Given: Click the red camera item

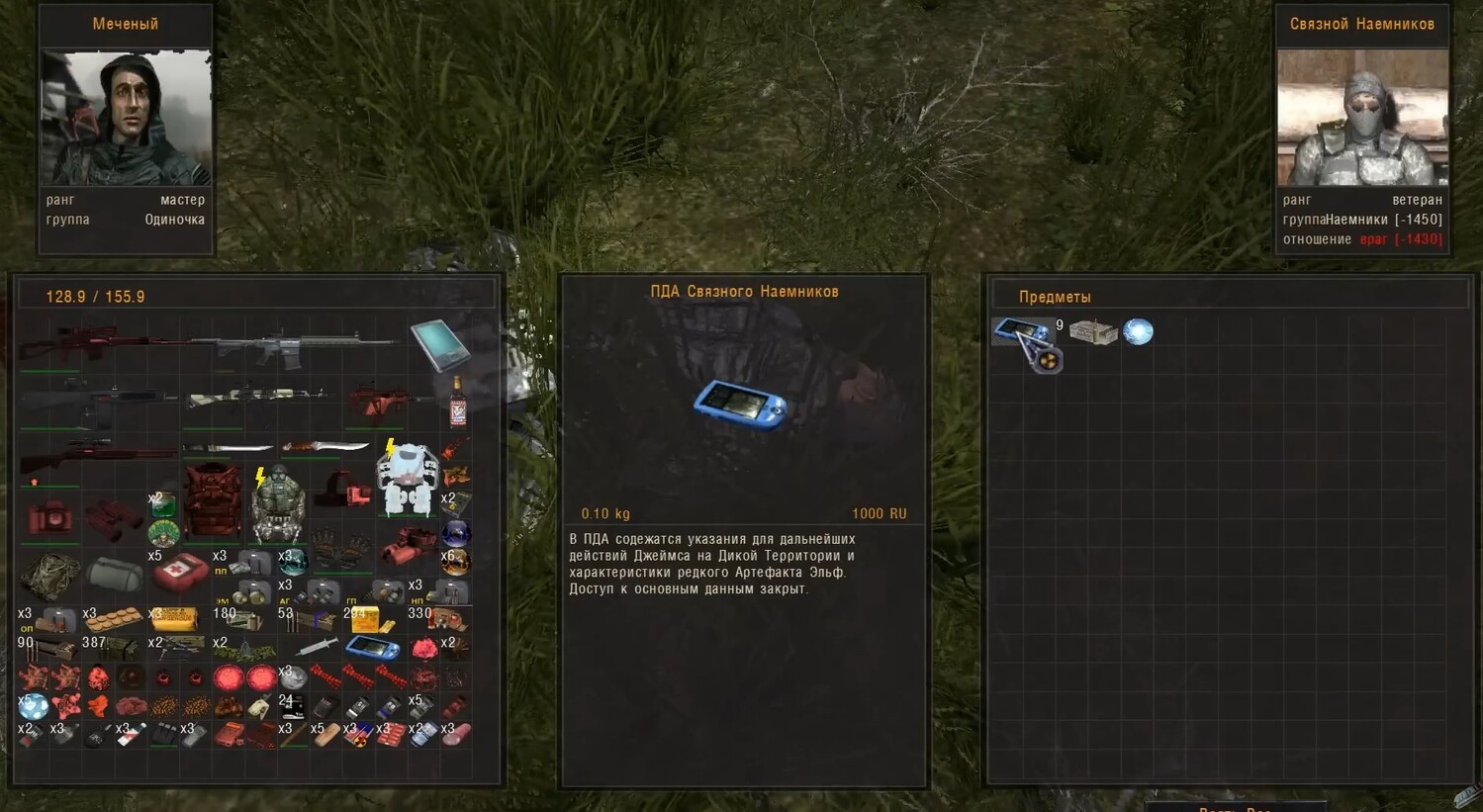Looking at the screenshot, I should click(48, 517).
